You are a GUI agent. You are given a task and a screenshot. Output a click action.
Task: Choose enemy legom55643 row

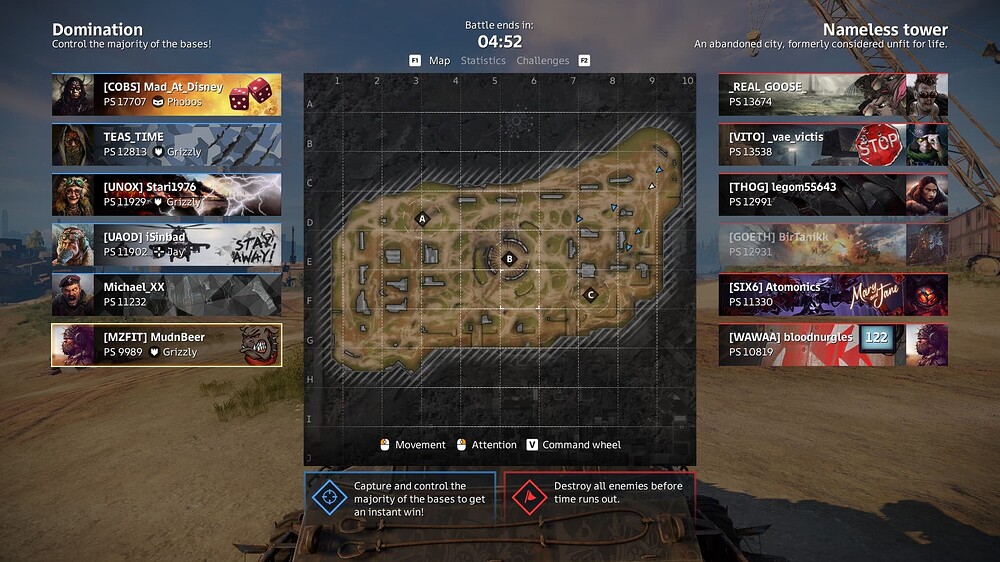pos(833,194)
